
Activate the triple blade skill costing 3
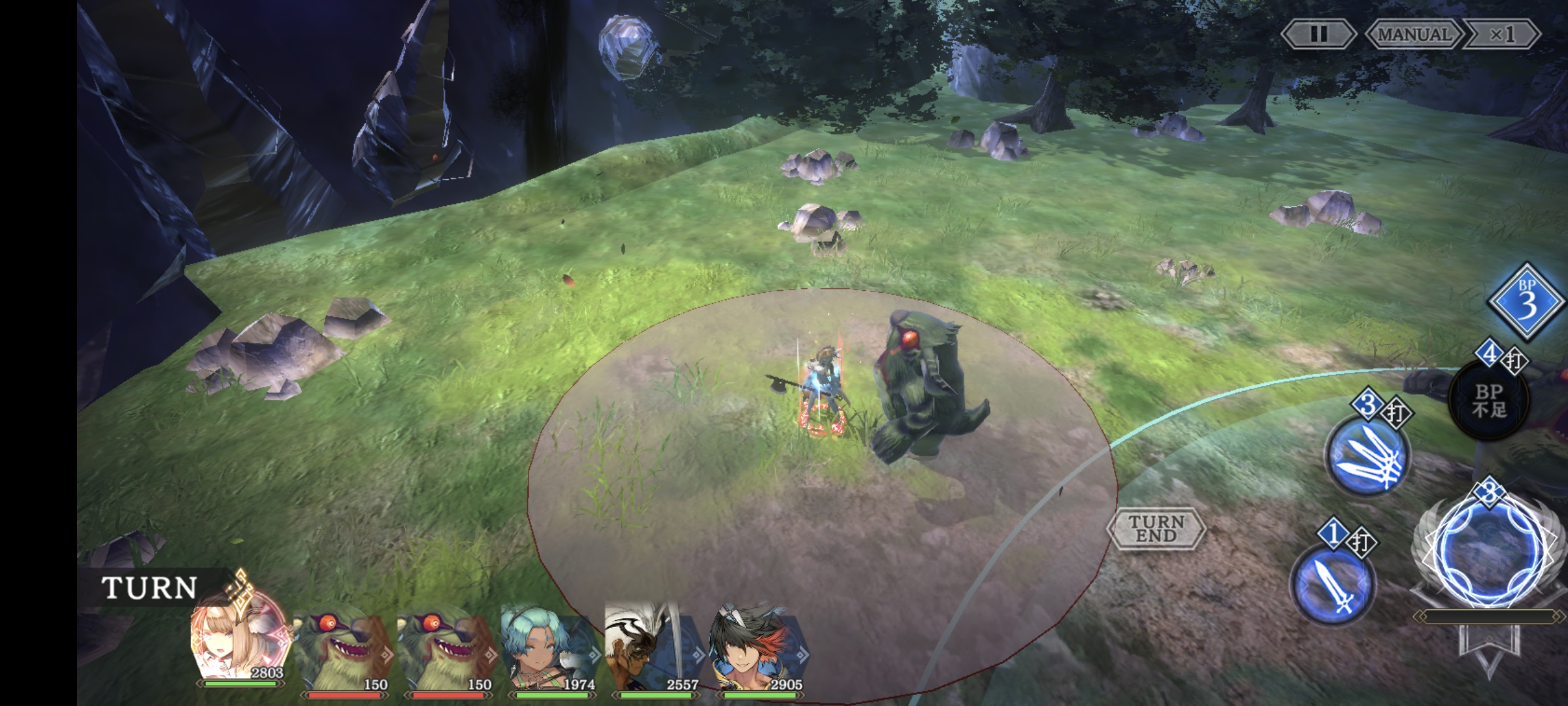pos(1367,457)
